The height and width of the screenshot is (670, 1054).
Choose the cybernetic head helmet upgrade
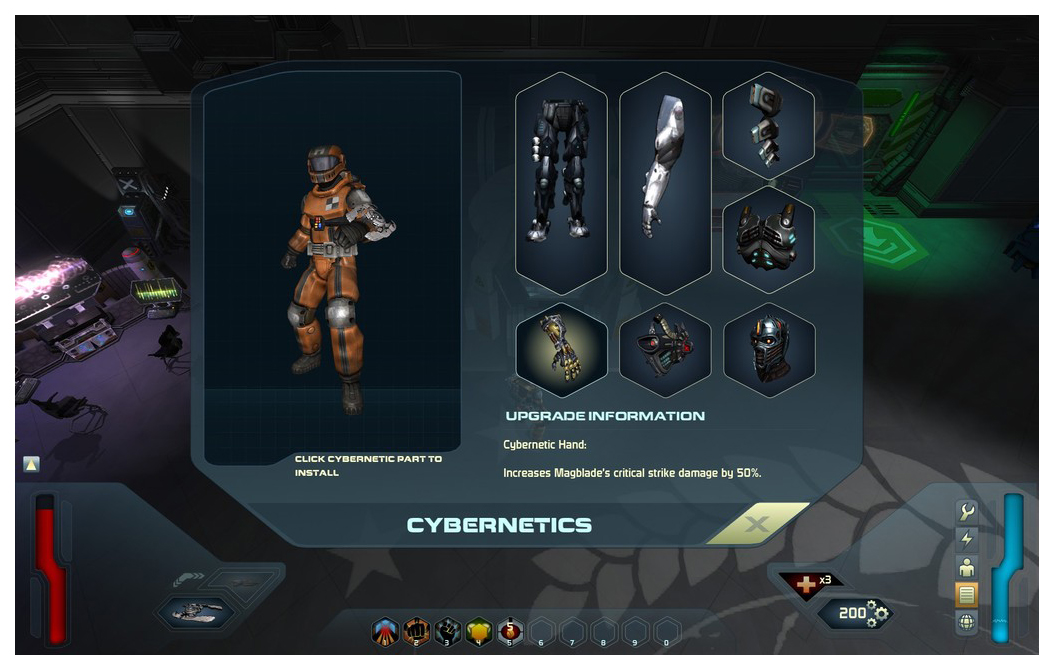[x=768, y=350]
